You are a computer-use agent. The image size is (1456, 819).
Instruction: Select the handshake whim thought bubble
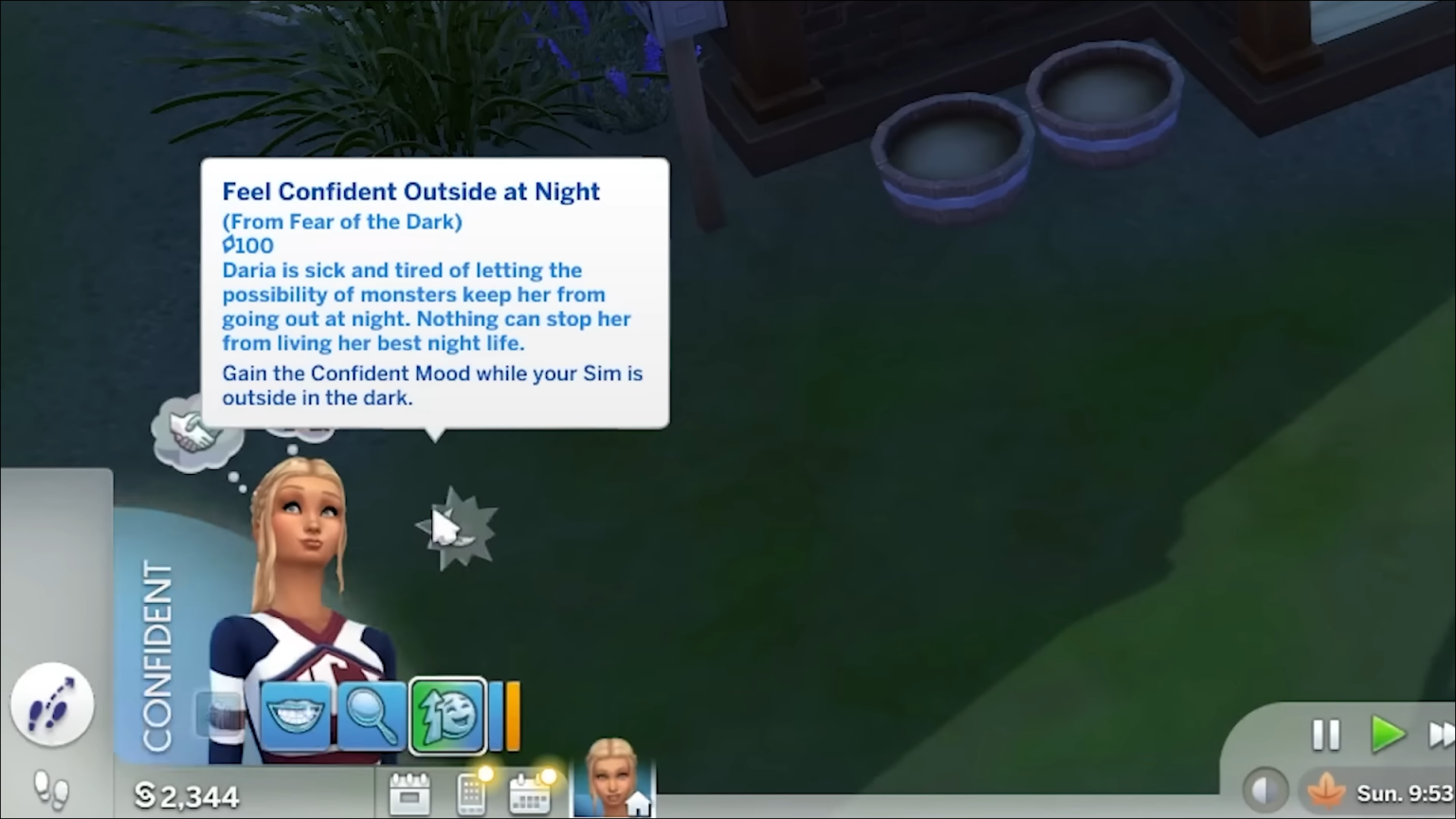[x=194, y=431]
